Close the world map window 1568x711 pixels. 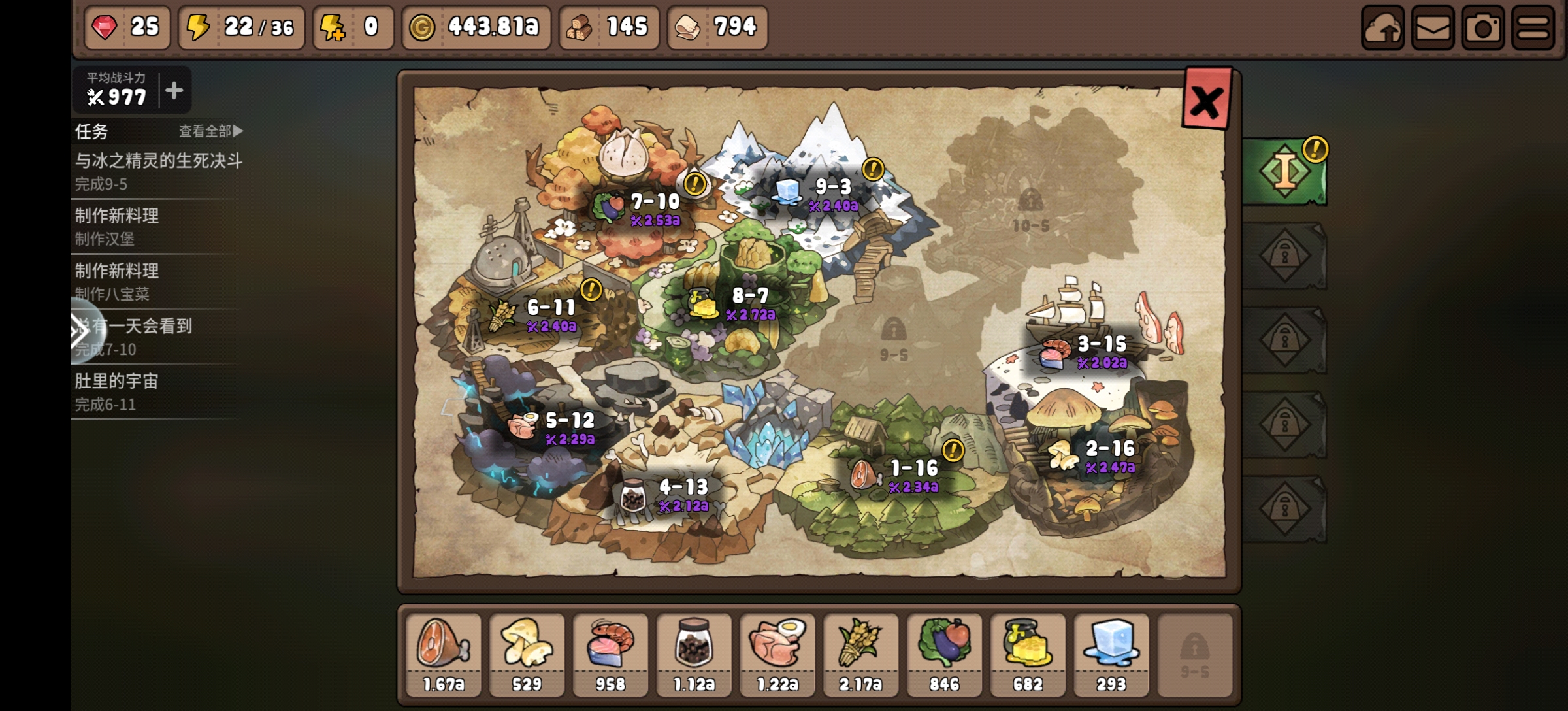point(1205,101)
